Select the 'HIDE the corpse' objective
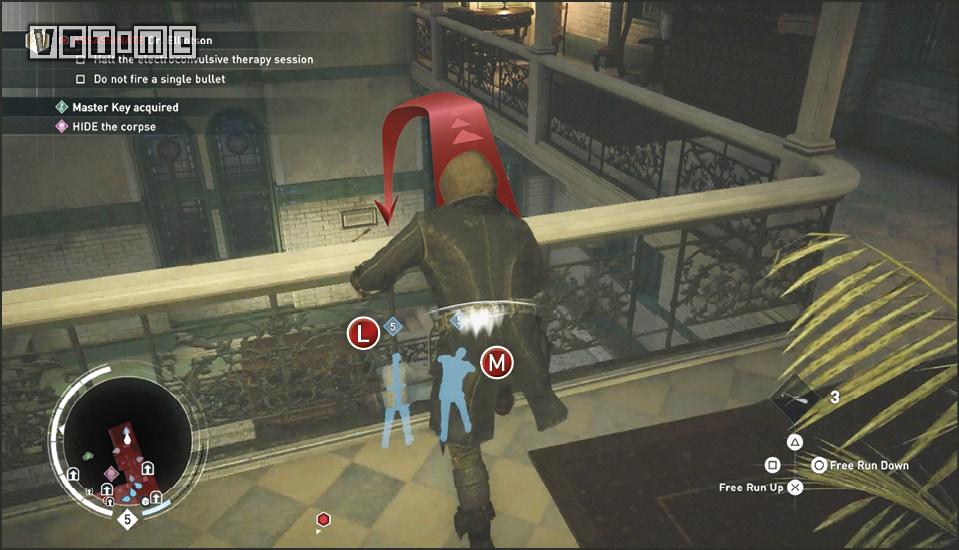 coord(113,127)
